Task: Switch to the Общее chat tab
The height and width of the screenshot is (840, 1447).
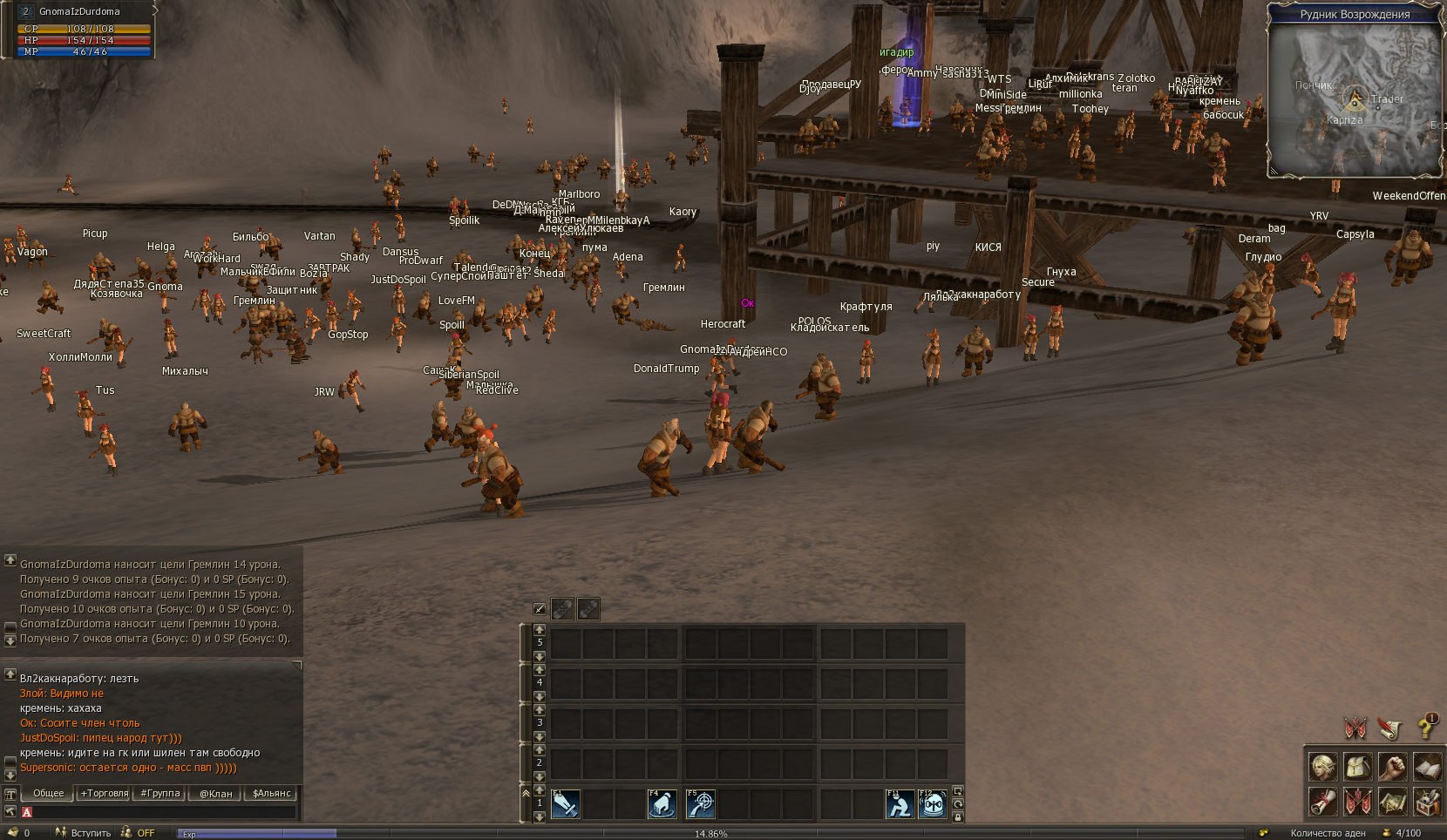Action: [49, 793]
